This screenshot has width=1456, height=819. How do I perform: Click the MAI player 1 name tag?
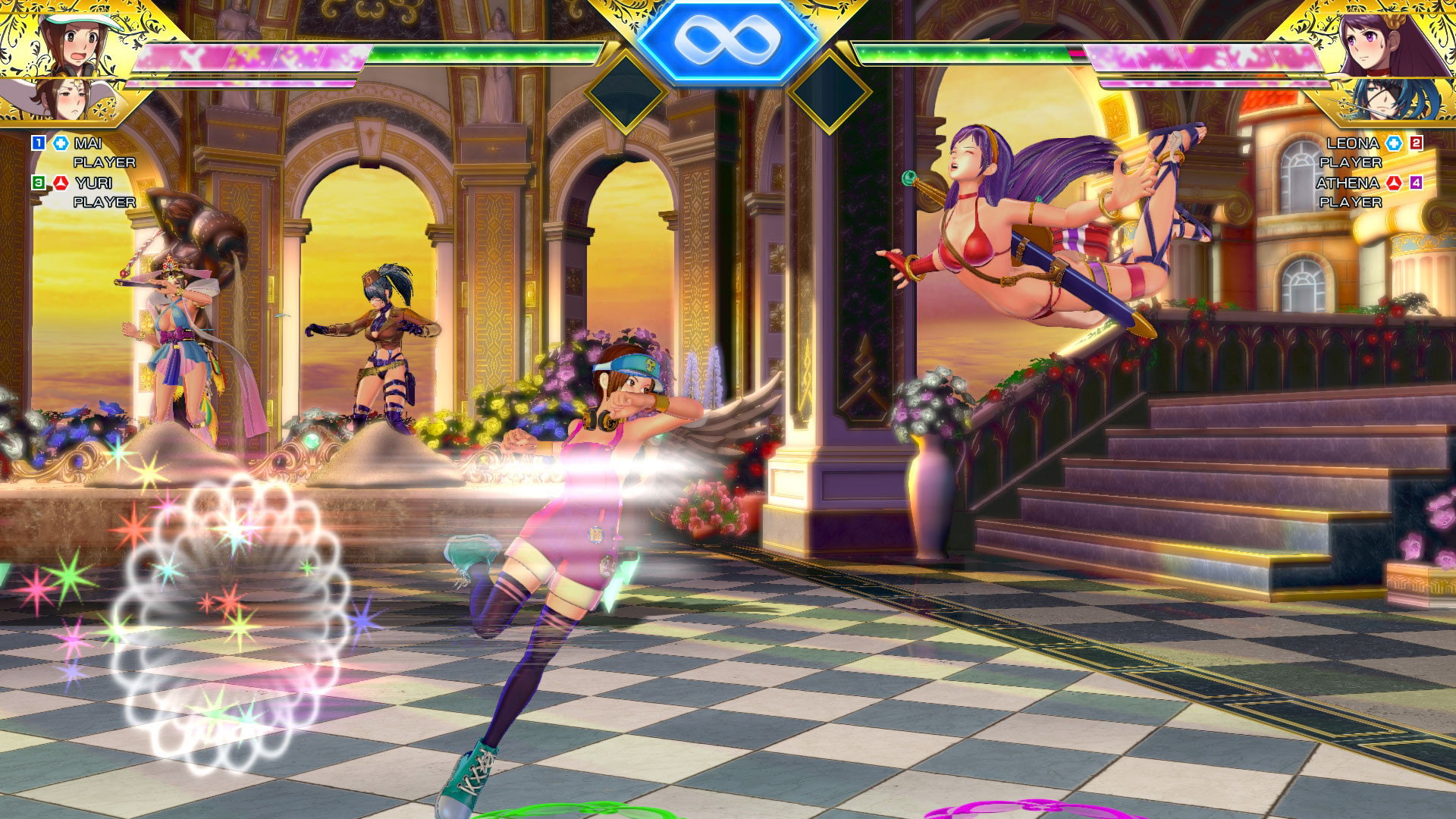(88, 143)
